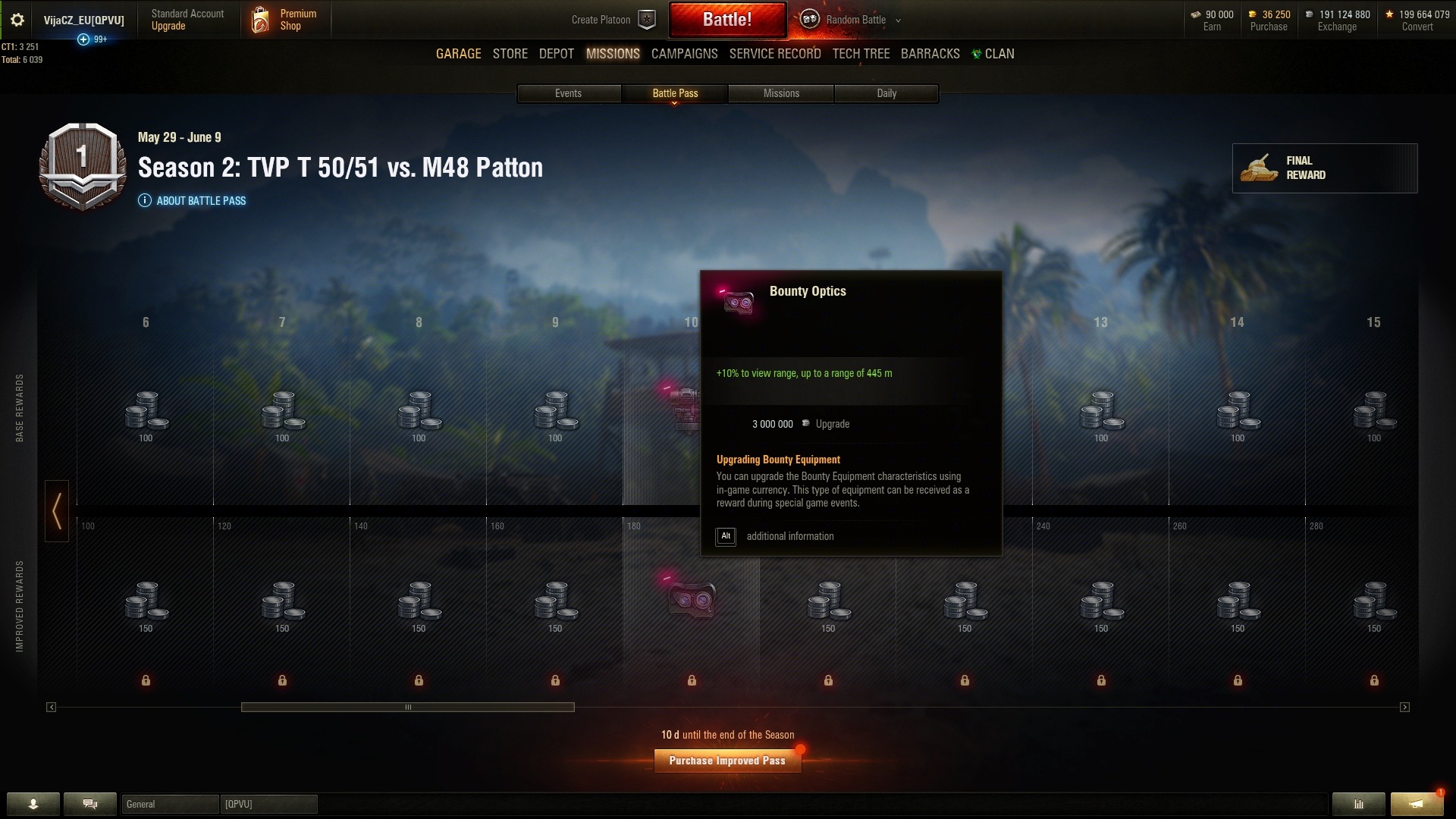Start a match with the Battle! button
Viewport: 1456px width, 819px height.
(x=726, y=20)
